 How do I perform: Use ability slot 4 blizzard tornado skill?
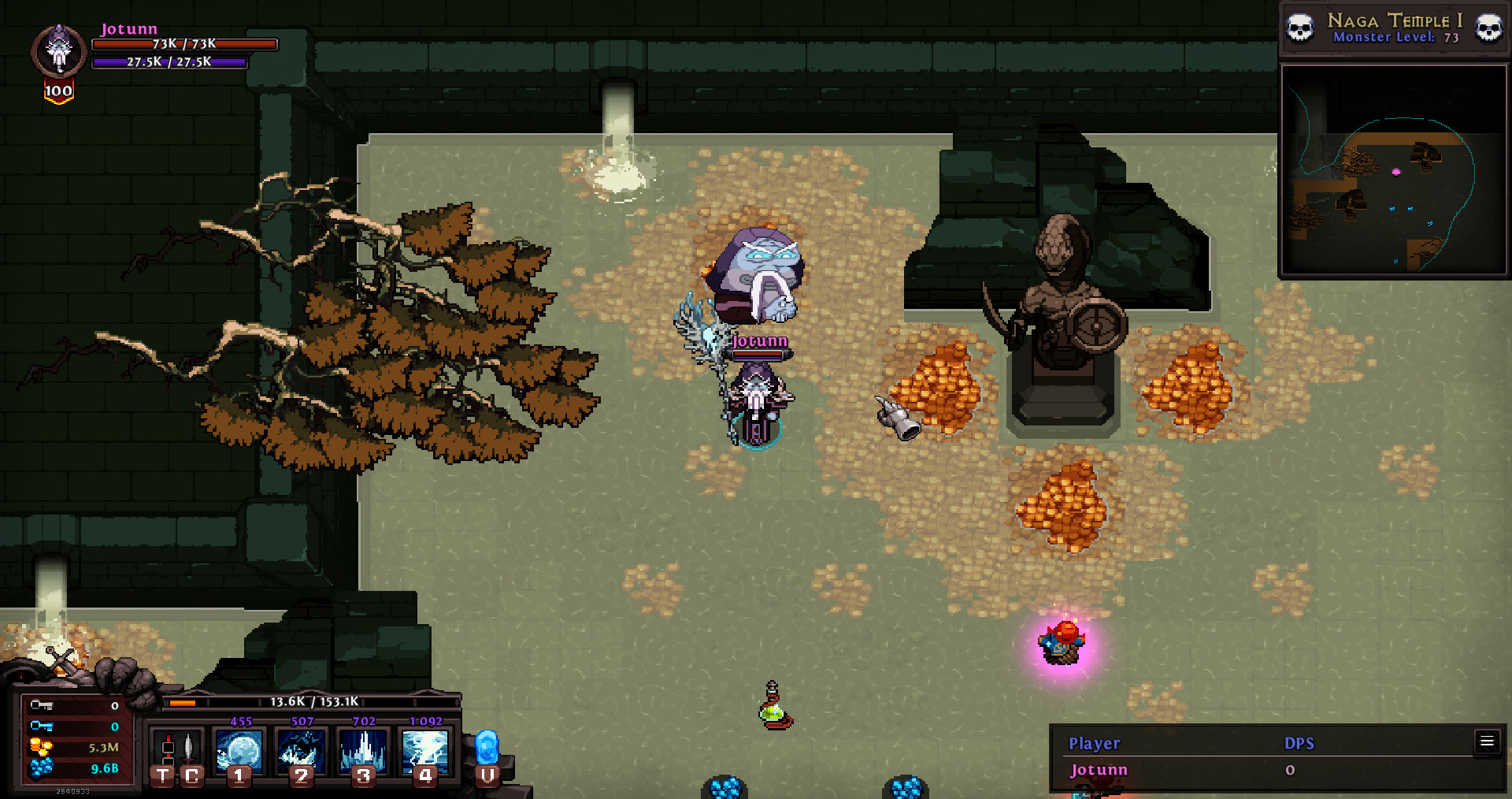pyautogui.click(x=425, y=753)
